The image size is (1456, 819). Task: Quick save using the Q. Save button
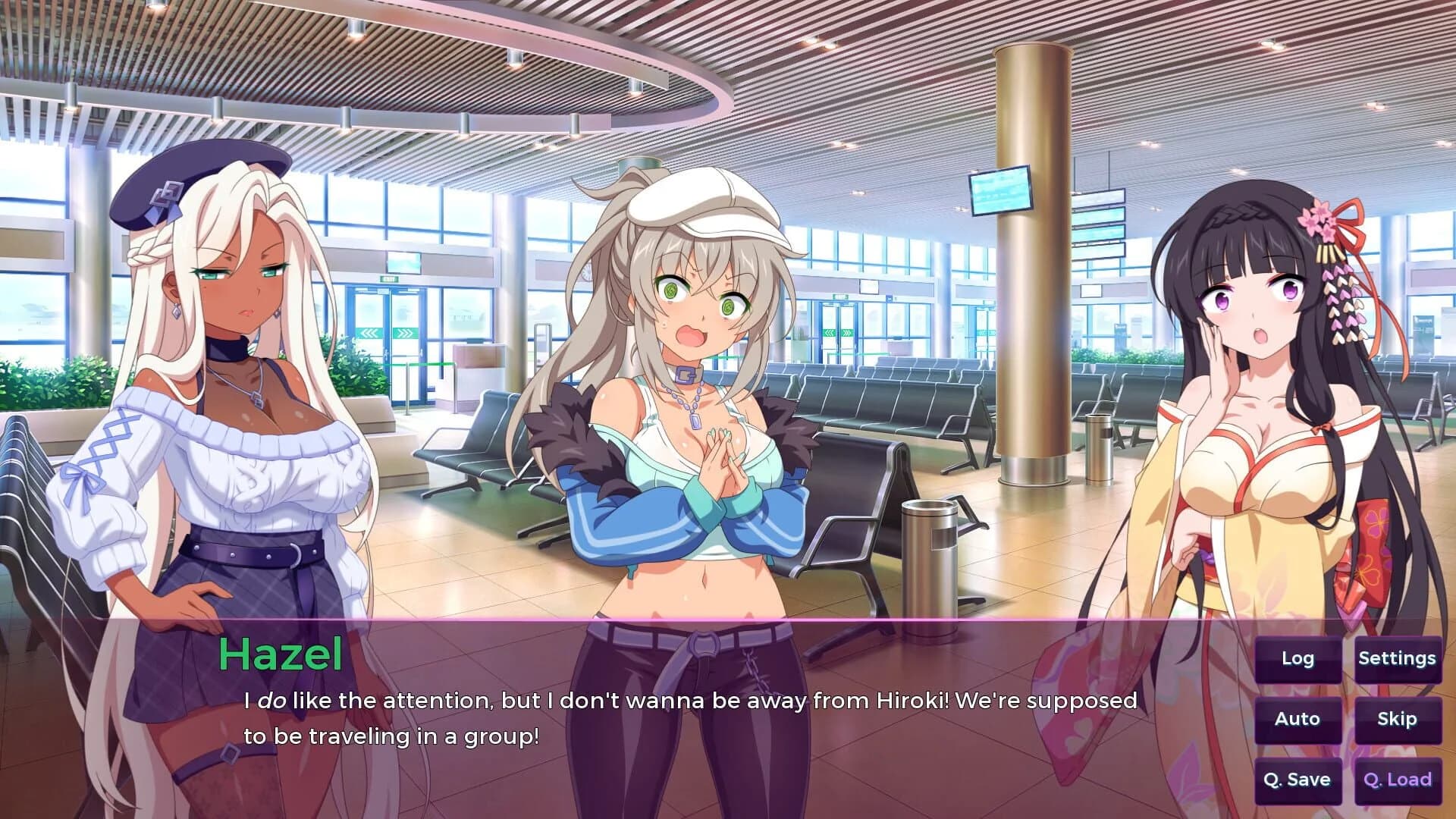[1296, 779]
